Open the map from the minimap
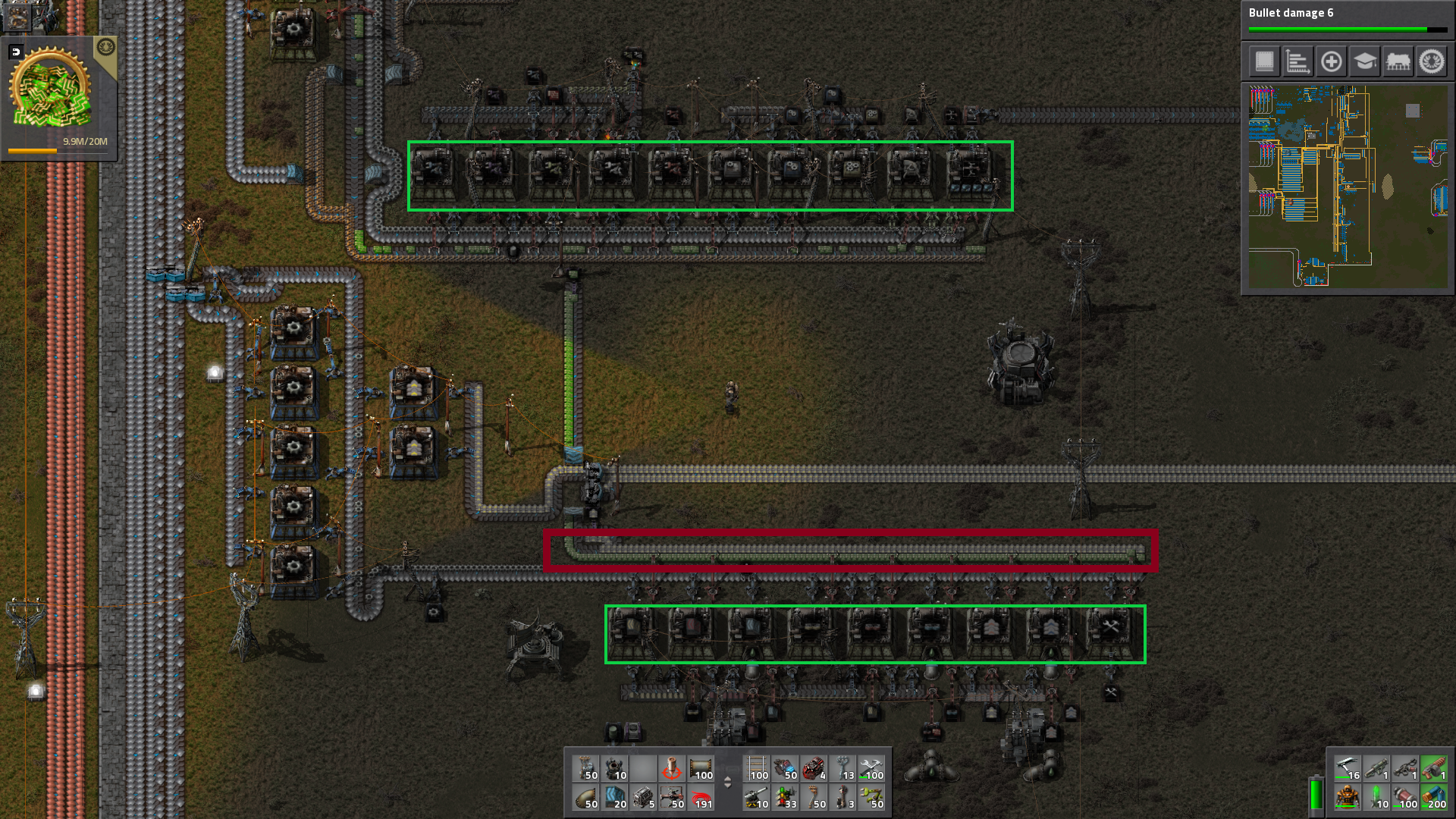Viewport: 1456px width, 819px height. [x=1348, y=187]
